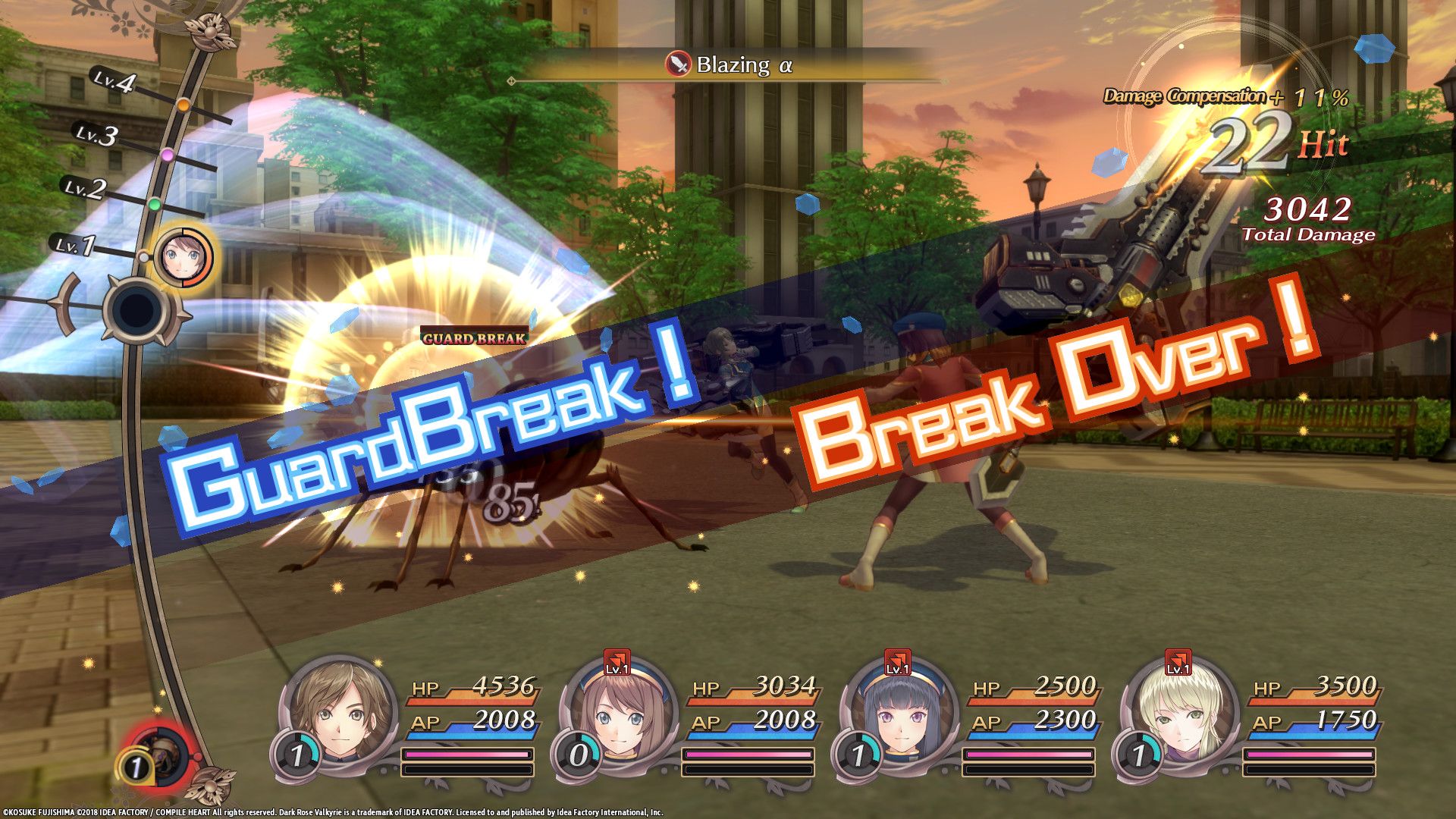Click the character icon on the turn gauge
This screenshot has width=1456, height=819.
click(183, 258)
